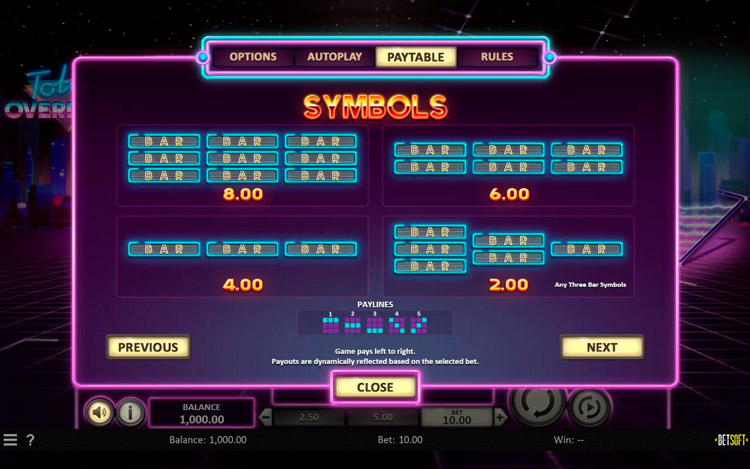Screen dimensions: 750x469
Task: Spin the reels with the circular arrow button
Action: click(x=537, y=402)
